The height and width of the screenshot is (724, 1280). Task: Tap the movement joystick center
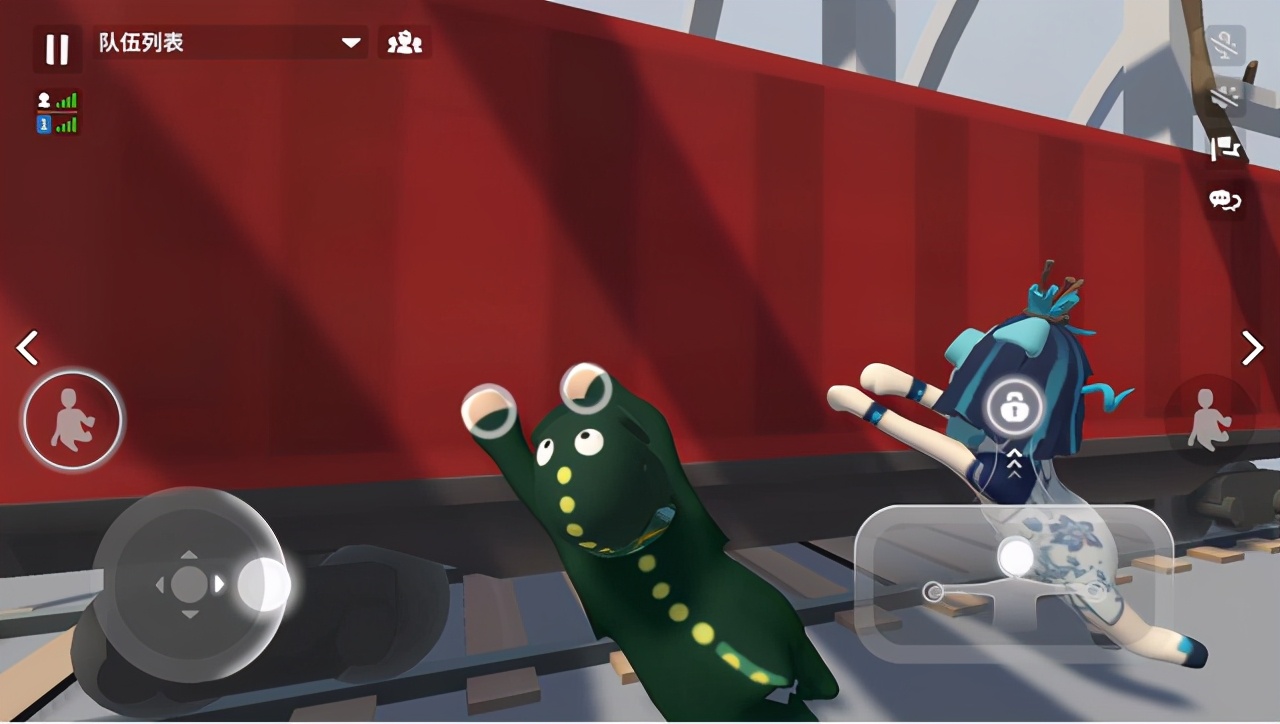pyautogui.click(x=189, y=584)
